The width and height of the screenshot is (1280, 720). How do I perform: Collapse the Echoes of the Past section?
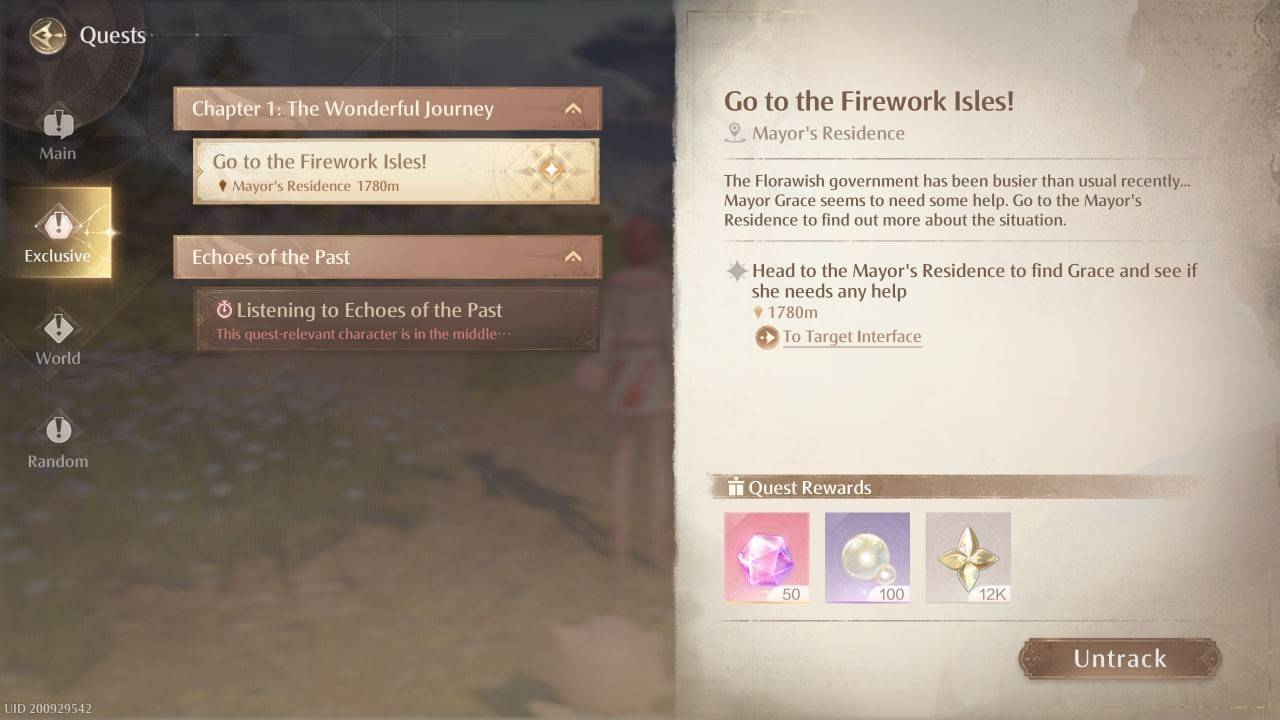tap(573, 257)
